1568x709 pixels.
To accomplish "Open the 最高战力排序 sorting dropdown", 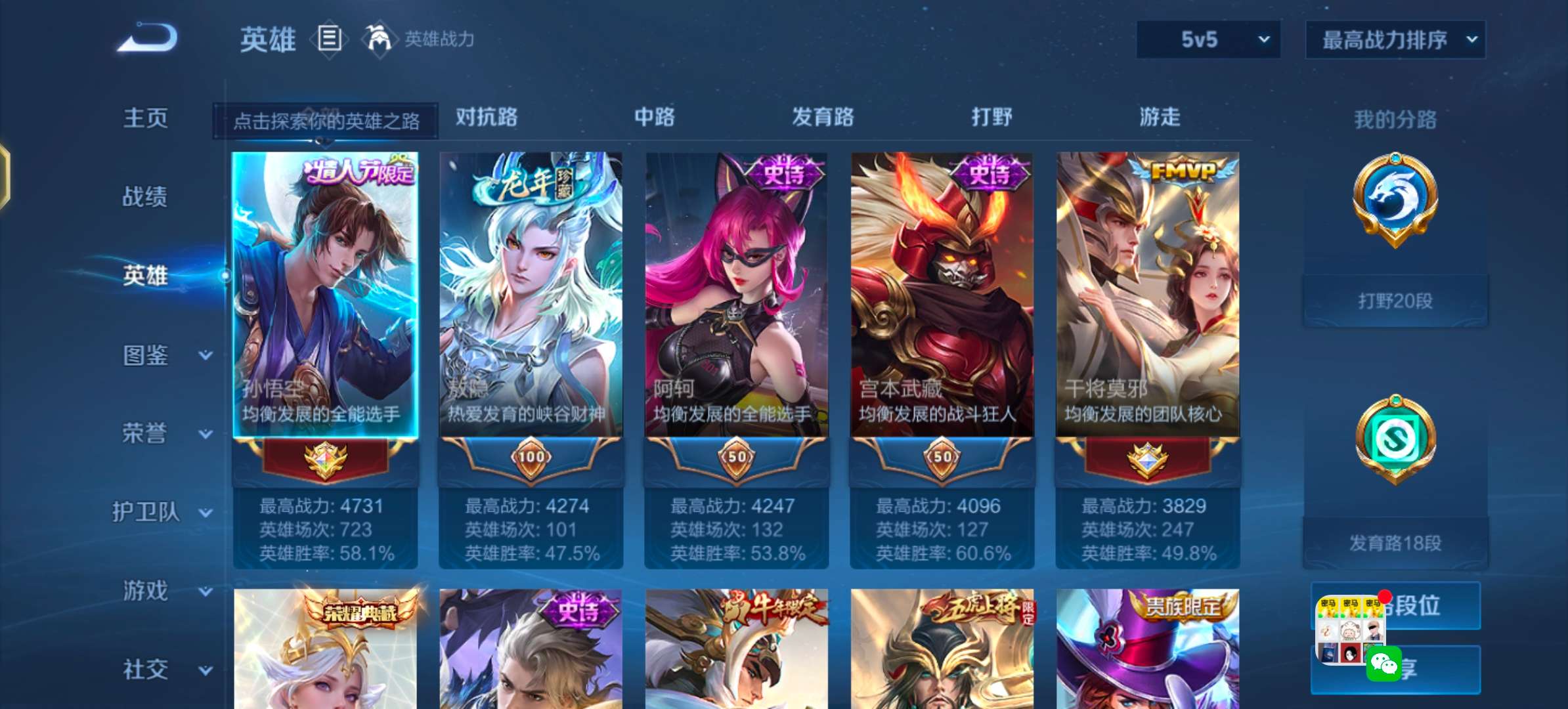I will pos(1395,39).
